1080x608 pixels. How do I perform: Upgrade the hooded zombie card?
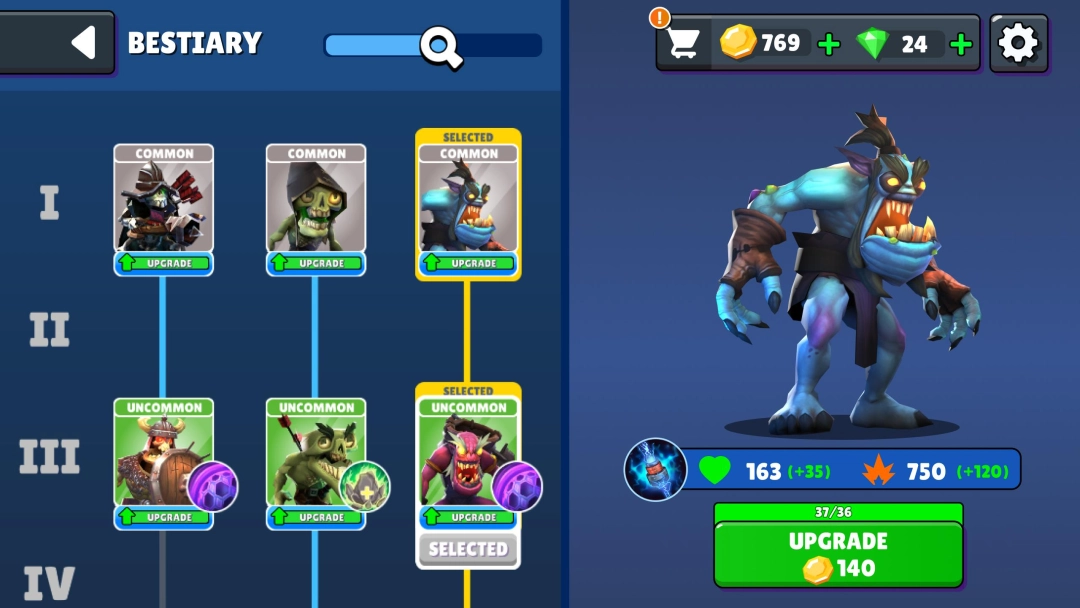pos(316,263)
